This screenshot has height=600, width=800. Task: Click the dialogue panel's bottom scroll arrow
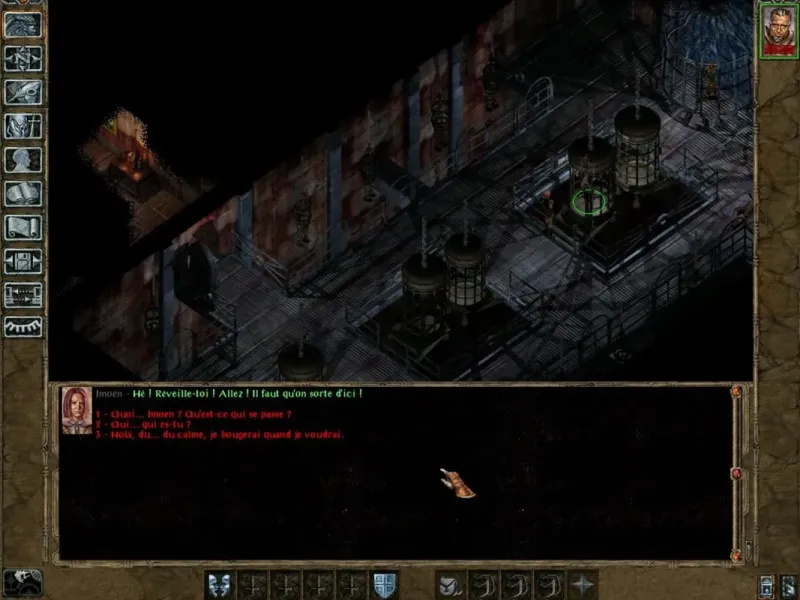pyautogui.click(x=738, y=553)
